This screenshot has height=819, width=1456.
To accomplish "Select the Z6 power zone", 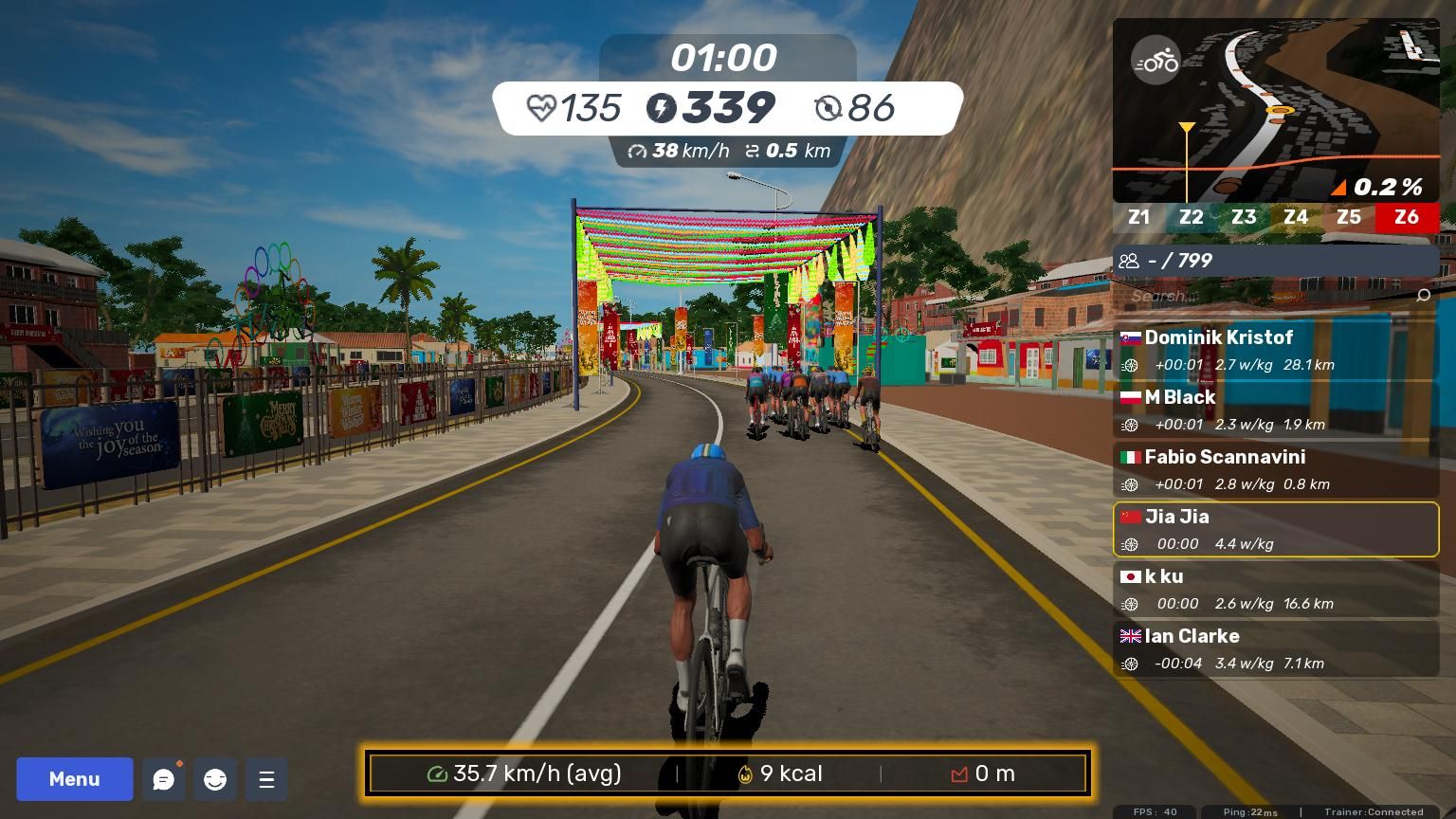I will pyautogui.click(x=1406, y=217).
